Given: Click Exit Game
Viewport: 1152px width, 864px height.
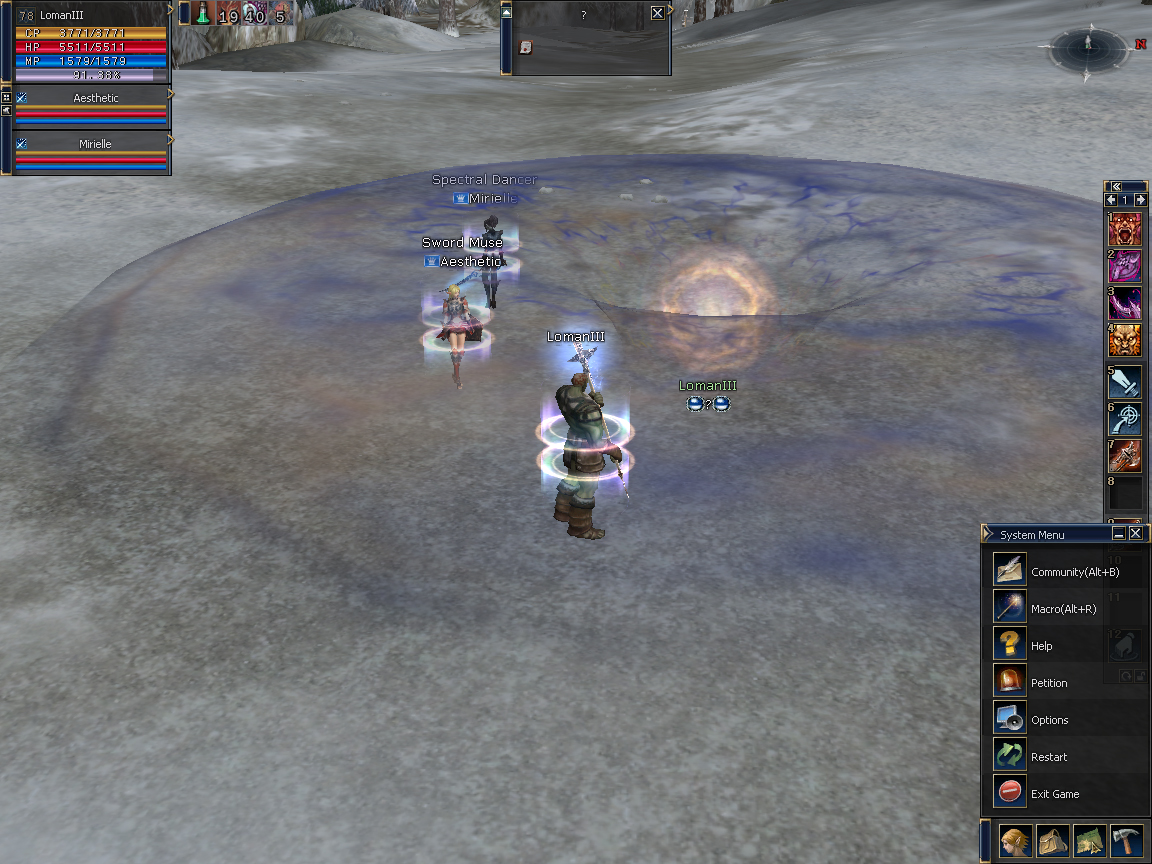Looking at the screenshot, I should [x=1010, y=793].
